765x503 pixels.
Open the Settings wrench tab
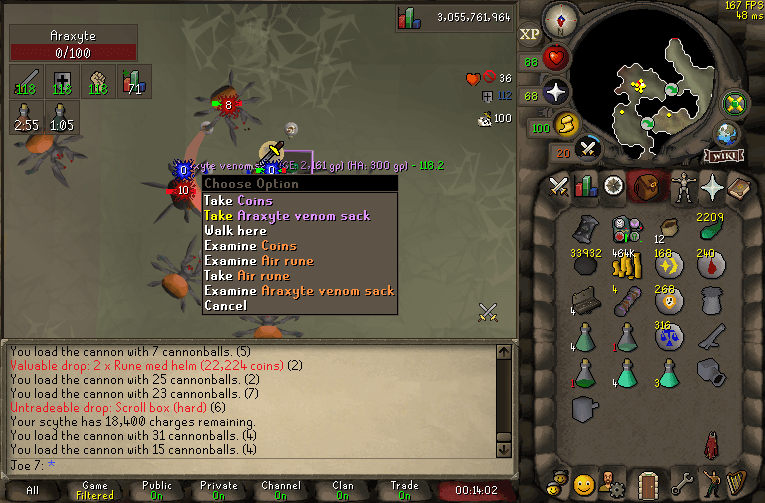(x=682, y=483)
